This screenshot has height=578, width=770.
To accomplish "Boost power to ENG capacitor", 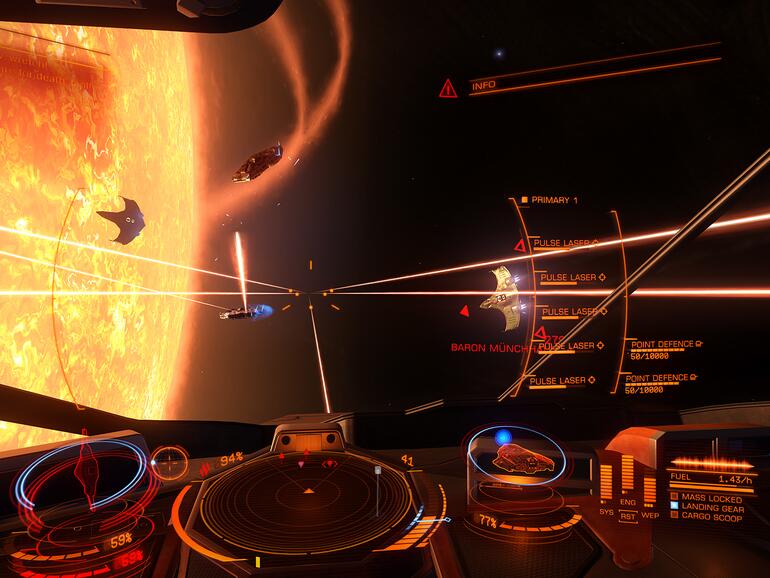I will pyautogui.click(x=628, y=504).
